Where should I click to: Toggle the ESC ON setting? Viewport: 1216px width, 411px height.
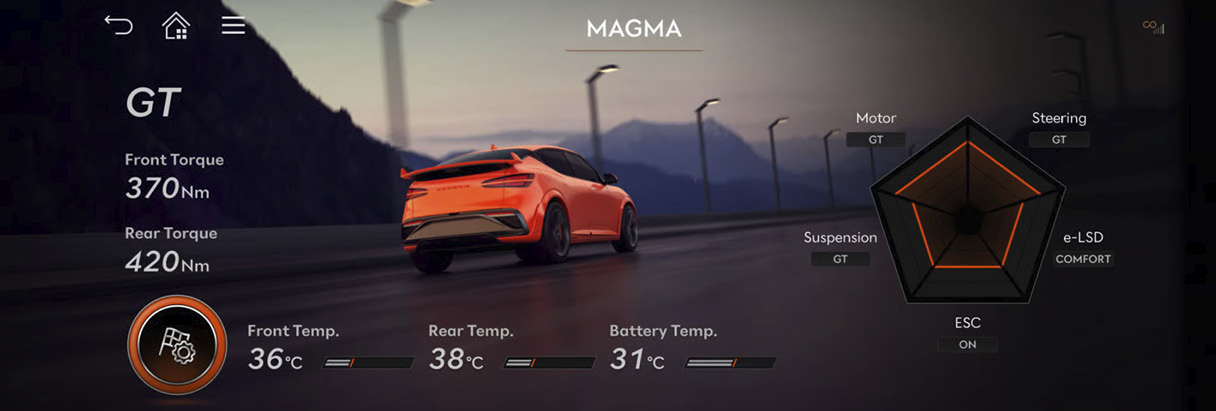pos(967,344)
